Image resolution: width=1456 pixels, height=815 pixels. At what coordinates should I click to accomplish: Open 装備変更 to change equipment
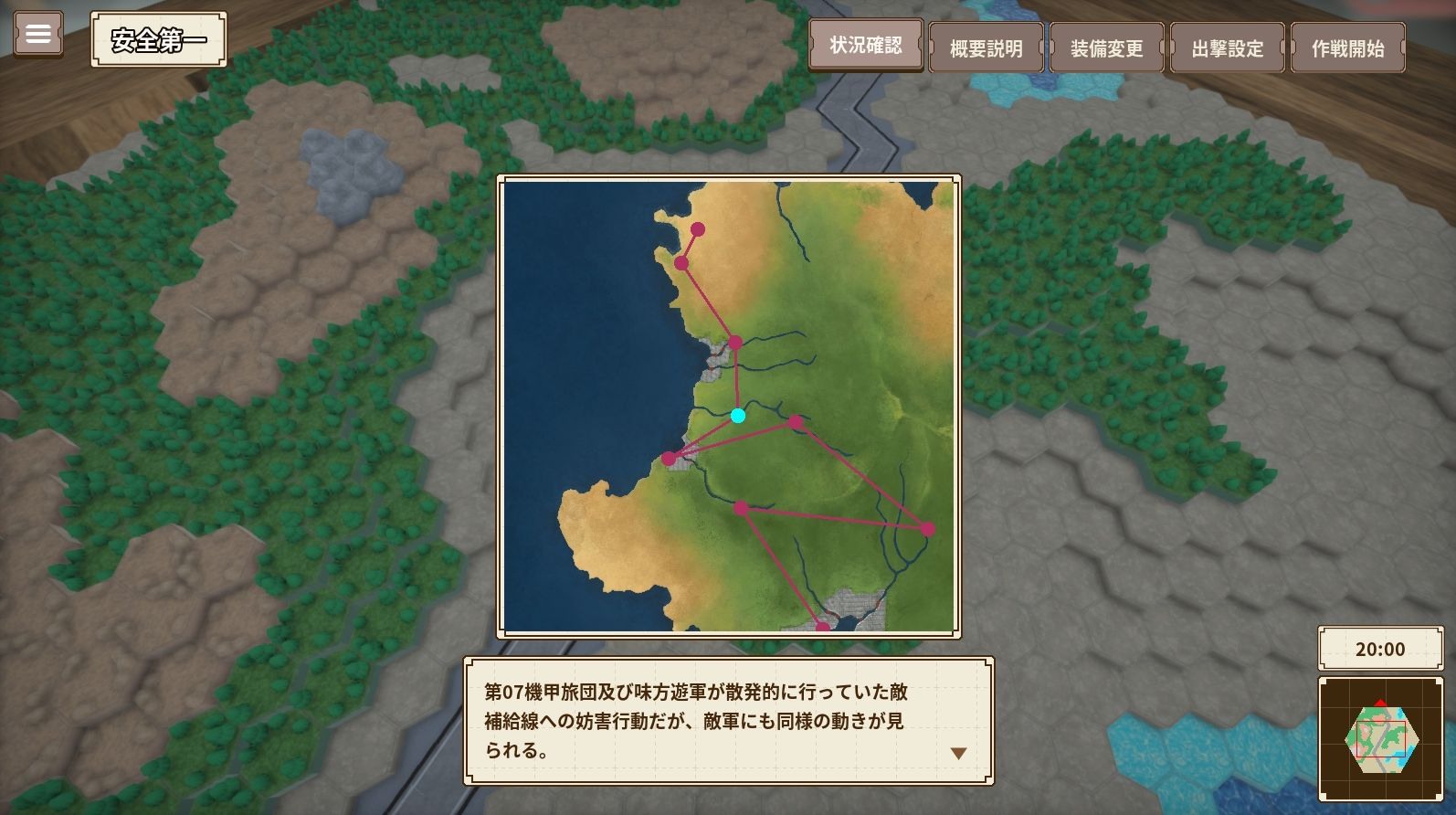(1105, 47)
